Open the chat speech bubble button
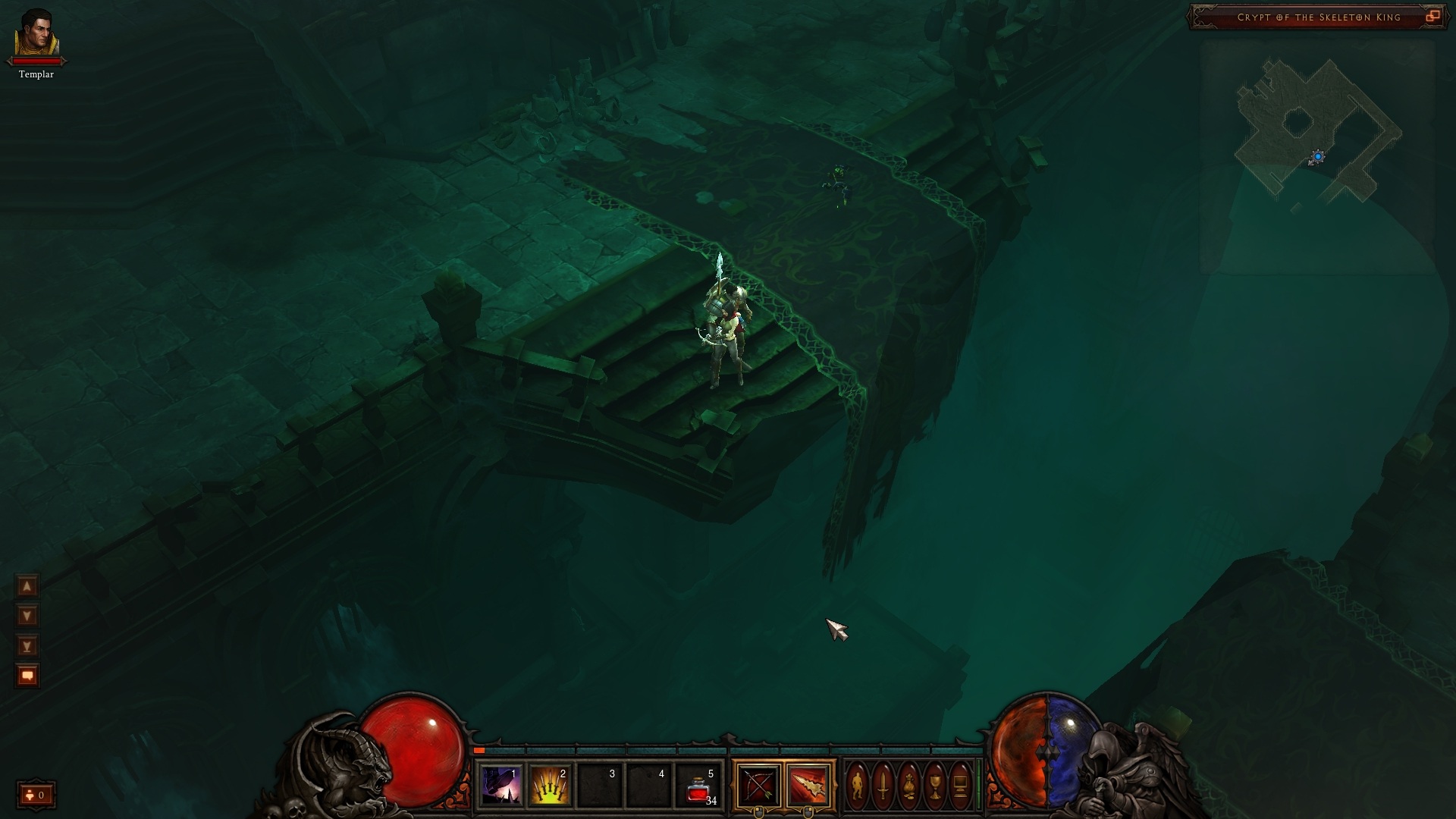Screen dimensions: 1456x819 (27, 675)
